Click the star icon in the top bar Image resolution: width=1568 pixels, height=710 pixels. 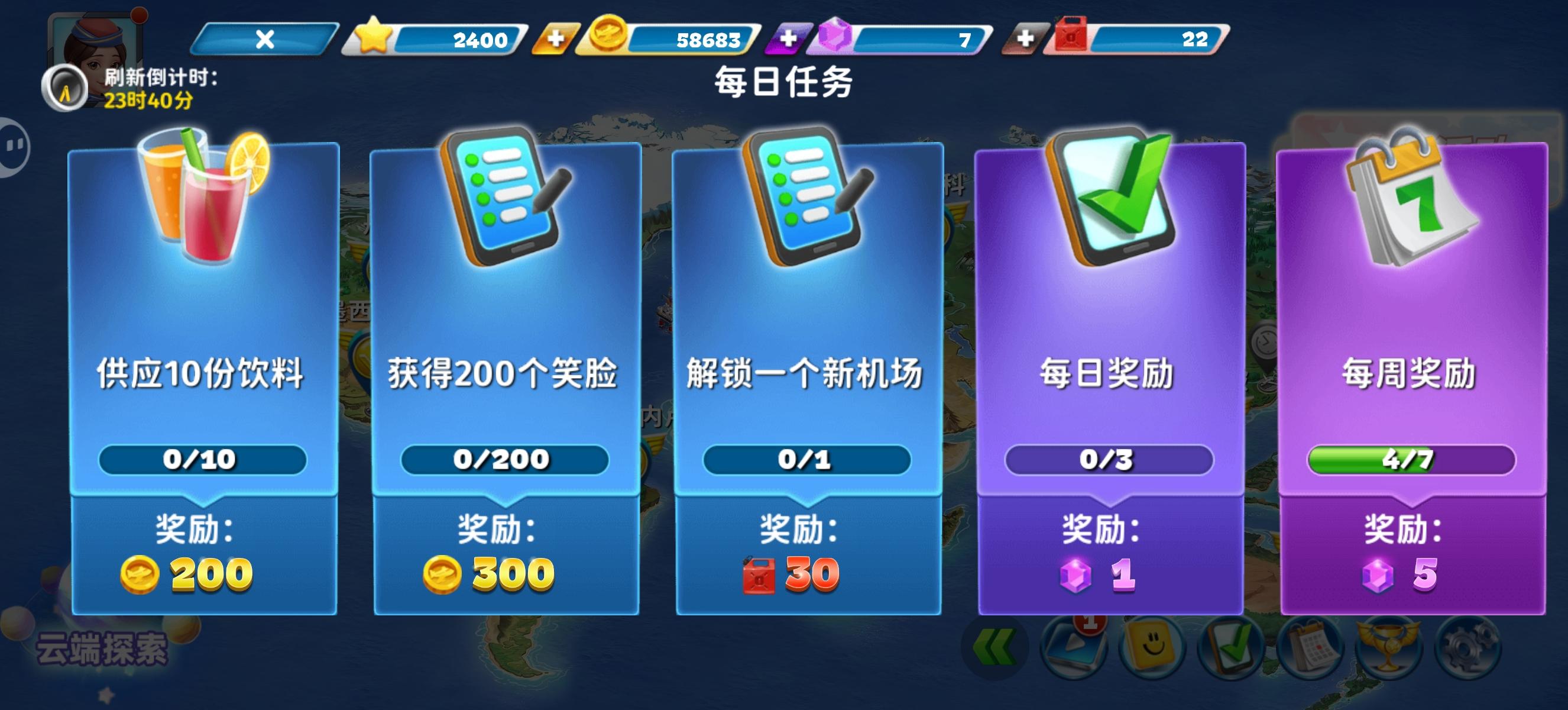(372, 38)
